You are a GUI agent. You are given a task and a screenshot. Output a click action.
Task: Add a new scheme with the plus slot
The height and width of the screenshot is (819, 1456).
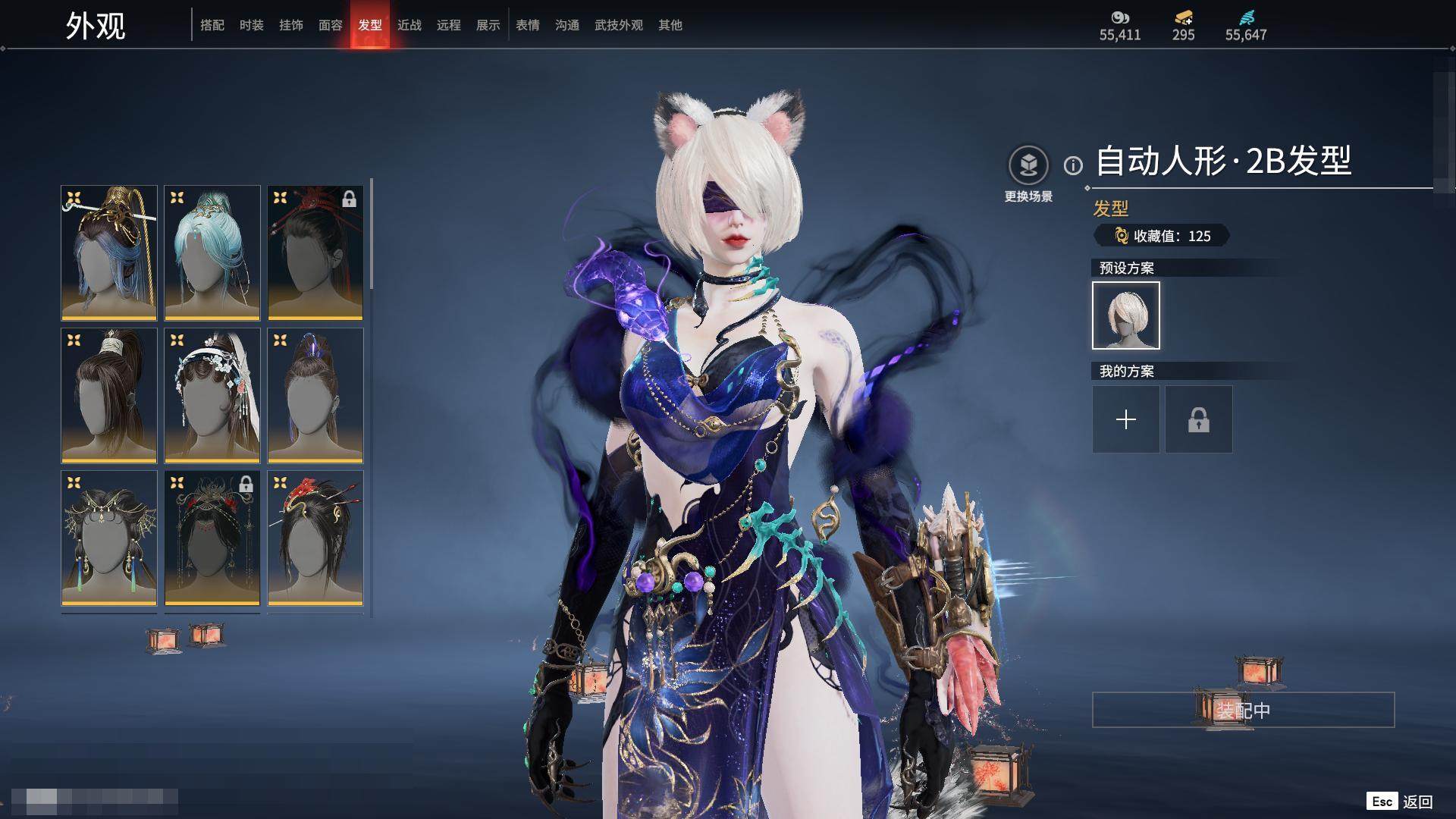pos(1126,419)
